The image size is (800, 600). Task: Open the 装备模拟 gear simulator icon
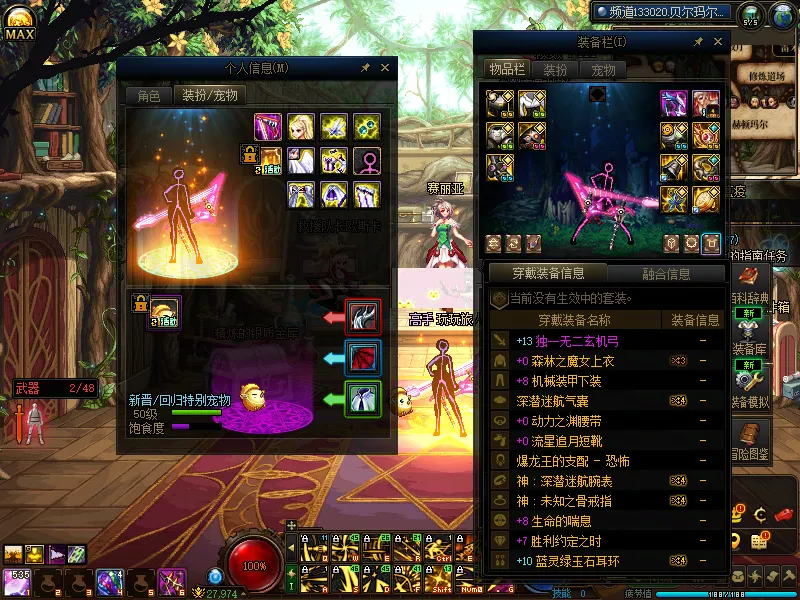click(748, 383)
